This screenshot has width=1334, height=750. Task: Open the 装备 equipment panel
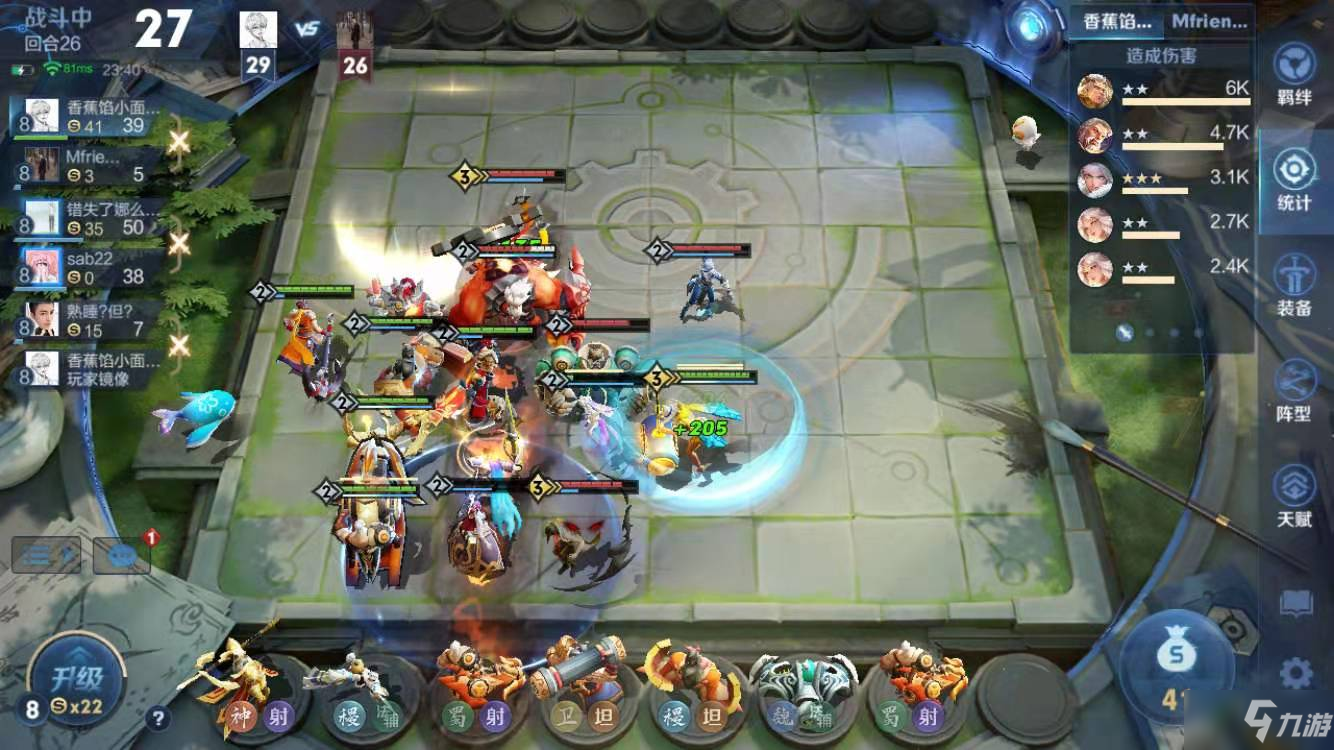click(1294, 285)
